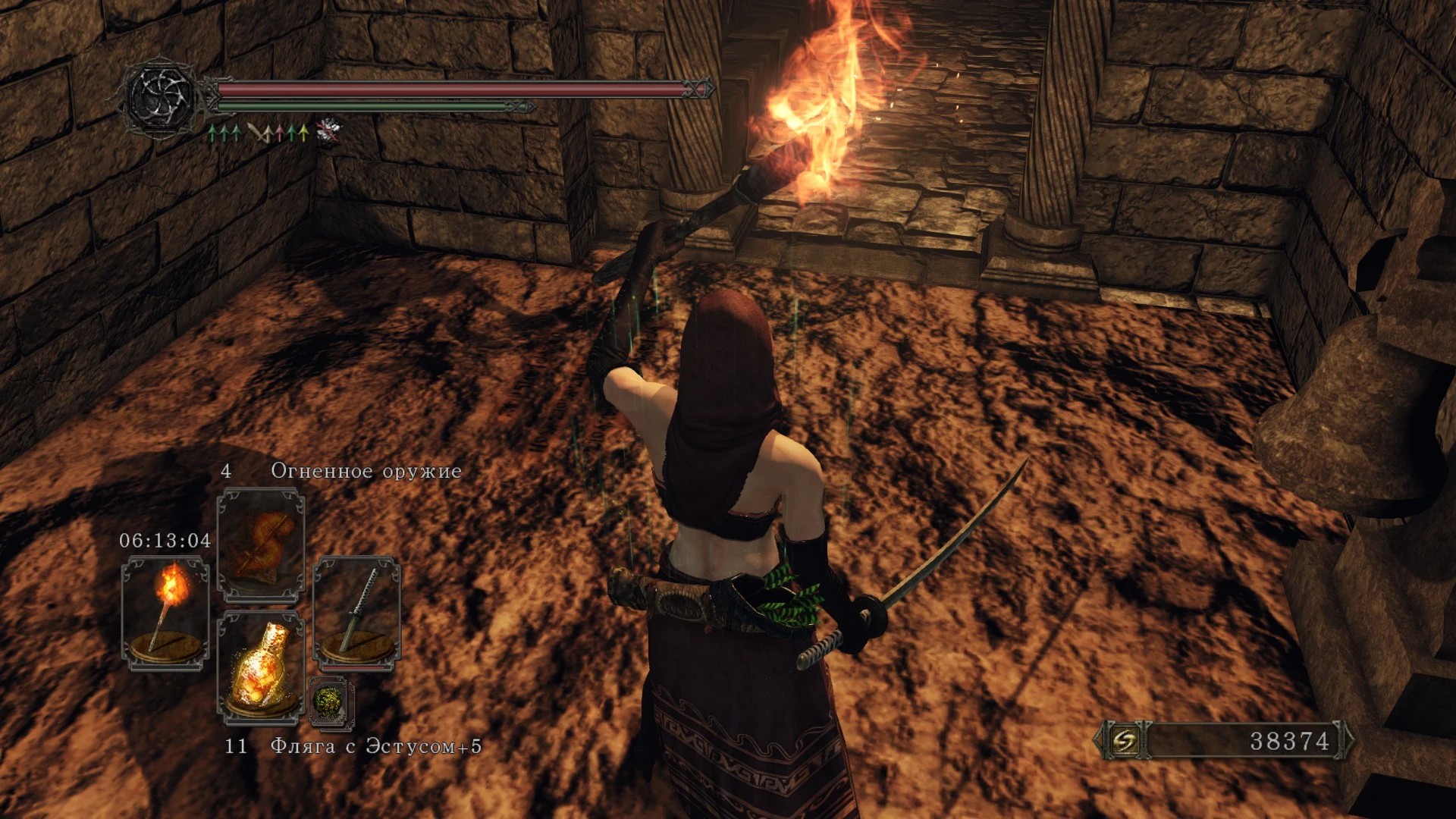Click the octagonal covenant emblem icon
This screenshot has width=1456, height=819.
[162, 96]
